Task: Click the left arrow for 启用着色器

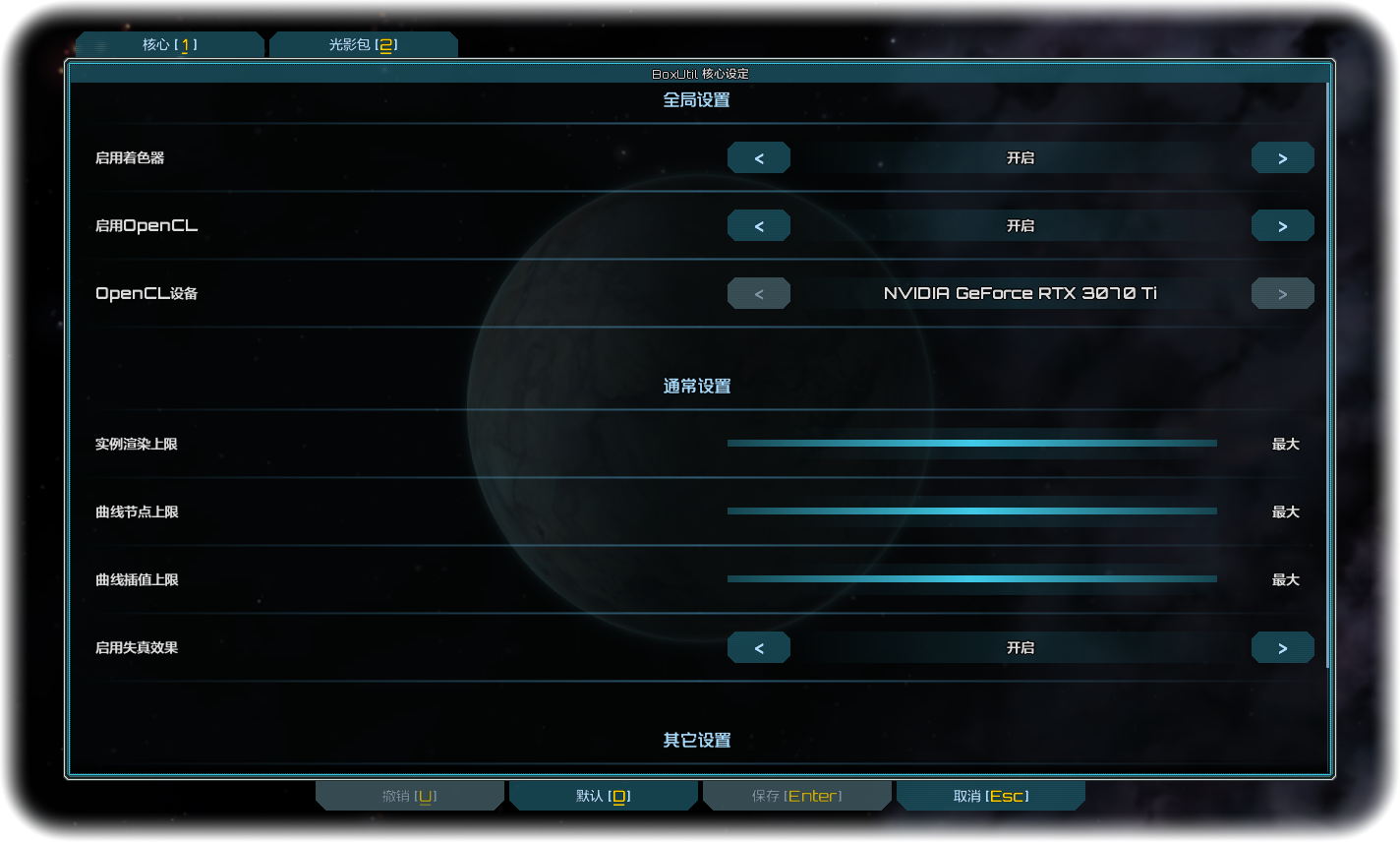Action: click(758, 157)
